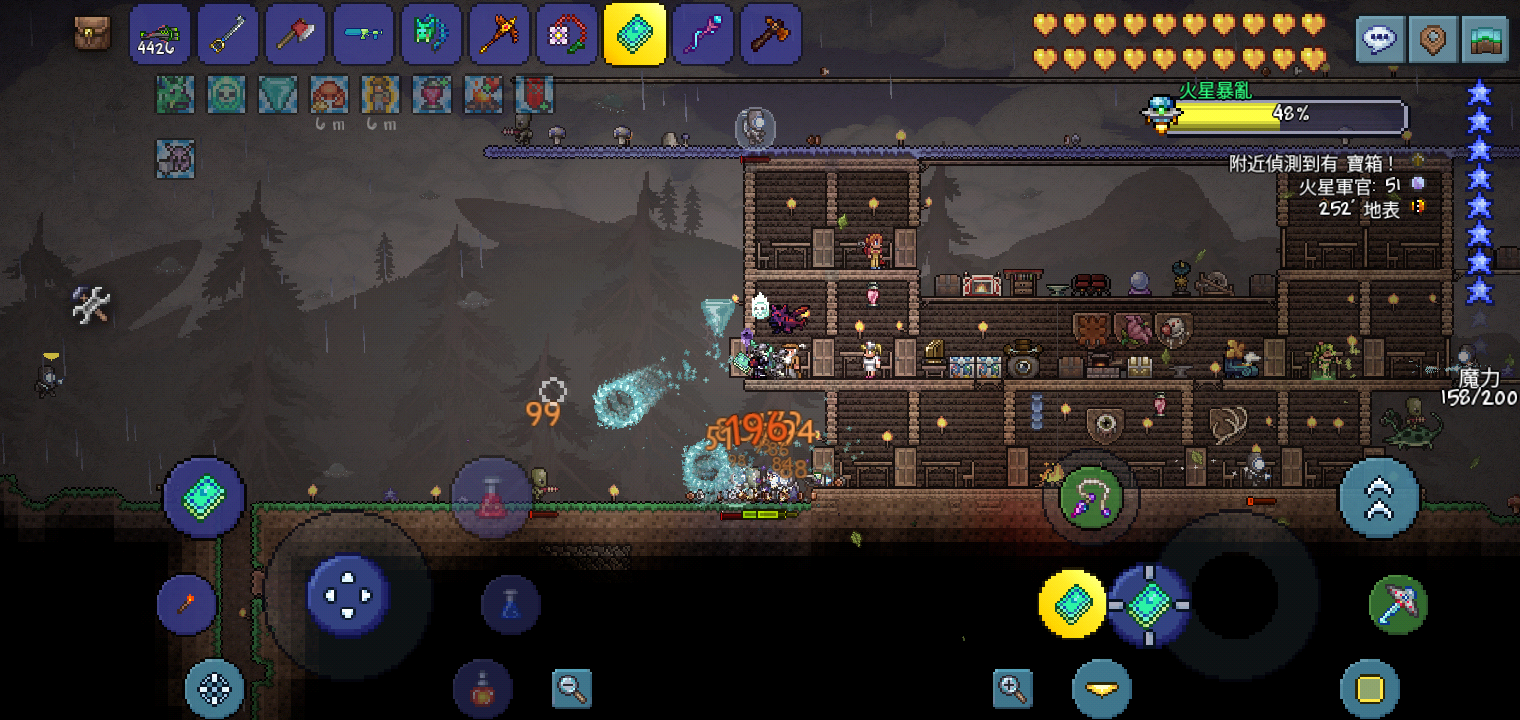Select the highlighted teal spell tome slot
Screen dimensions: 1520x720
click(x=635, y=34)
